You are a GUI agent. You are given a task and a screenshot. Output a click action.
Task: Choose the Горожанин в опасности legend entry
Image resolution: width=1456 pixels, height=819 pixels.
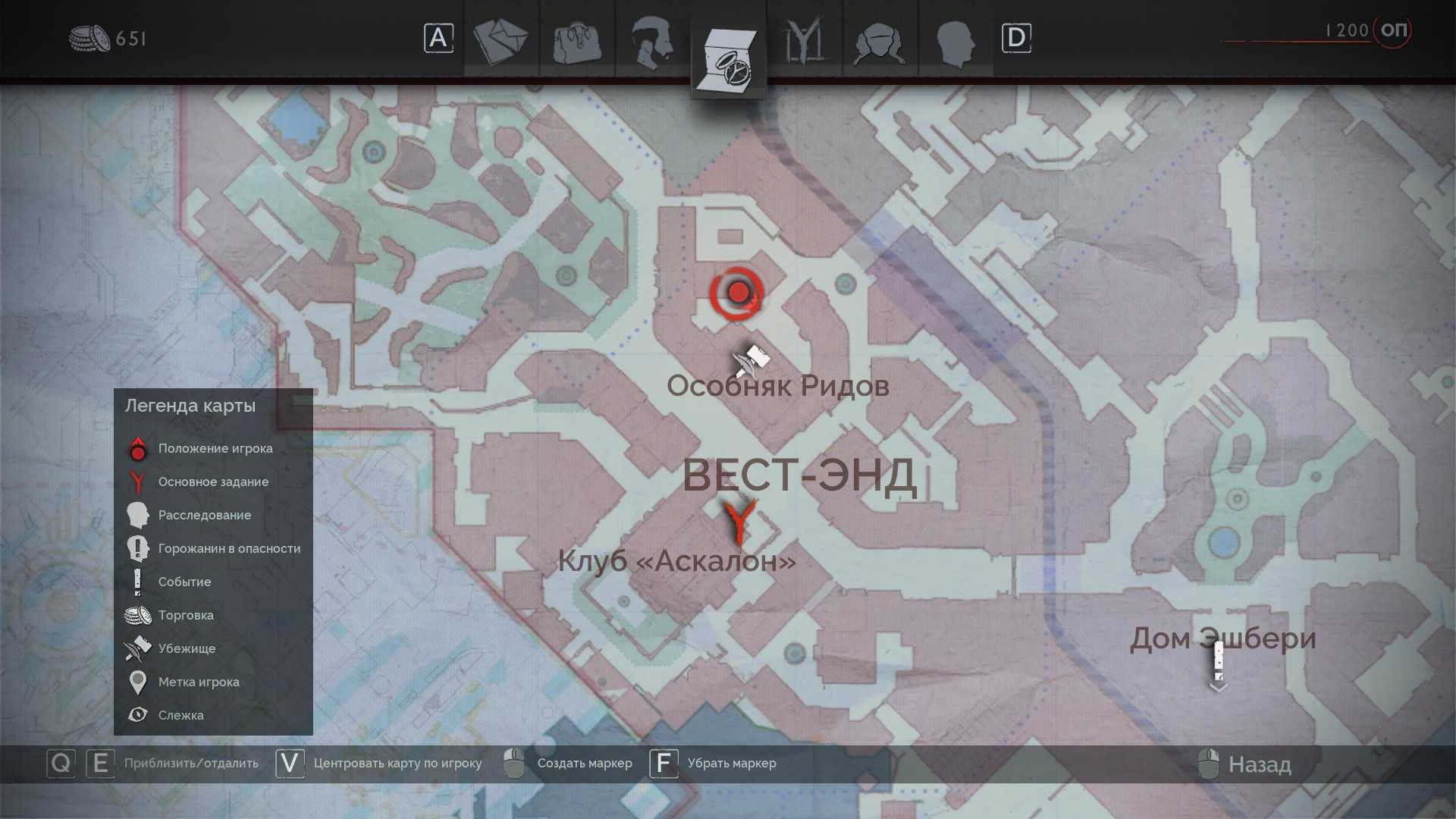tap(229, 548)
